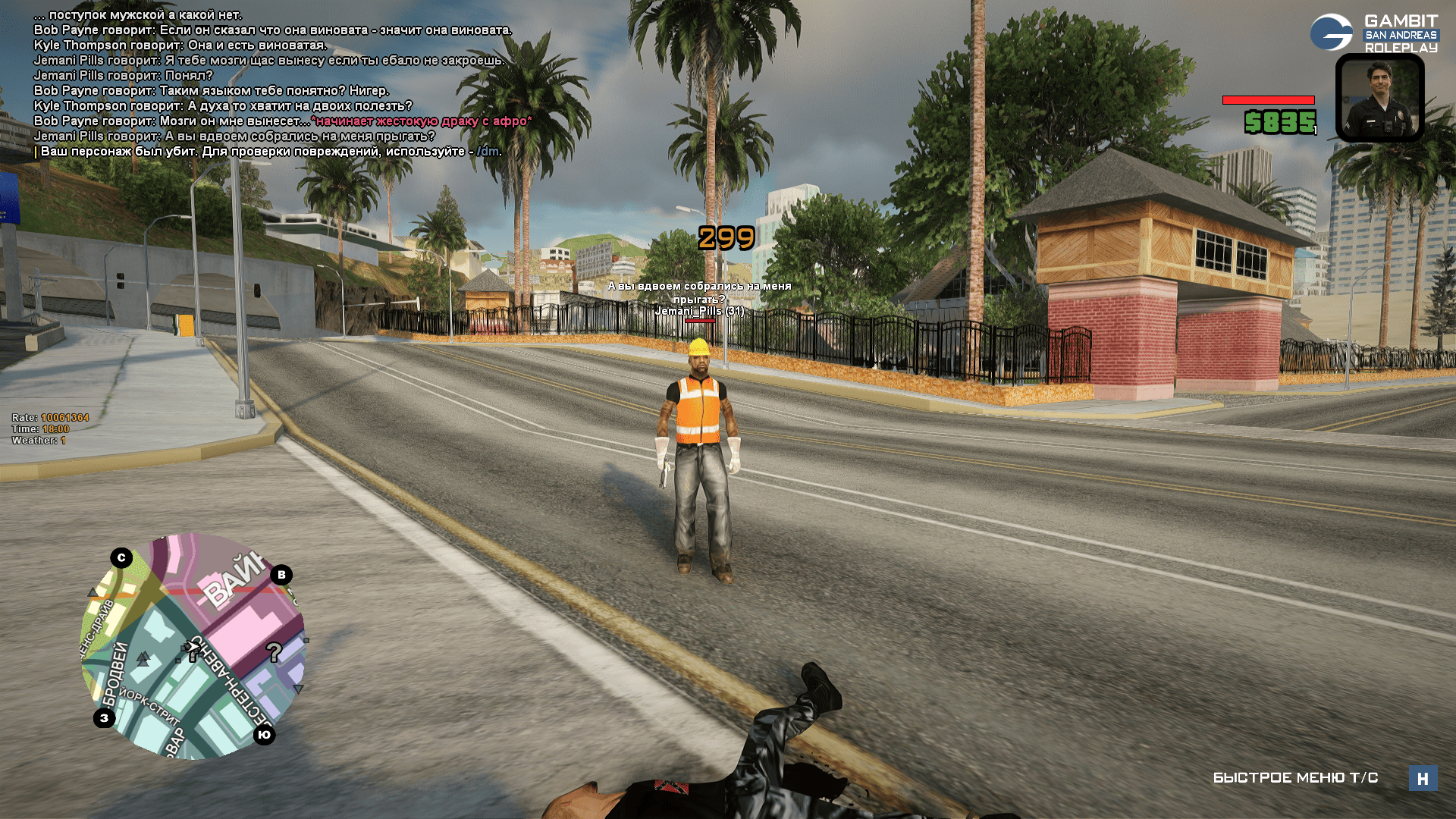This screenshot has height=819, width=1456.
Task: Click the Gambit San Andreas Roleplay logo
Action: click(1374, 33)
